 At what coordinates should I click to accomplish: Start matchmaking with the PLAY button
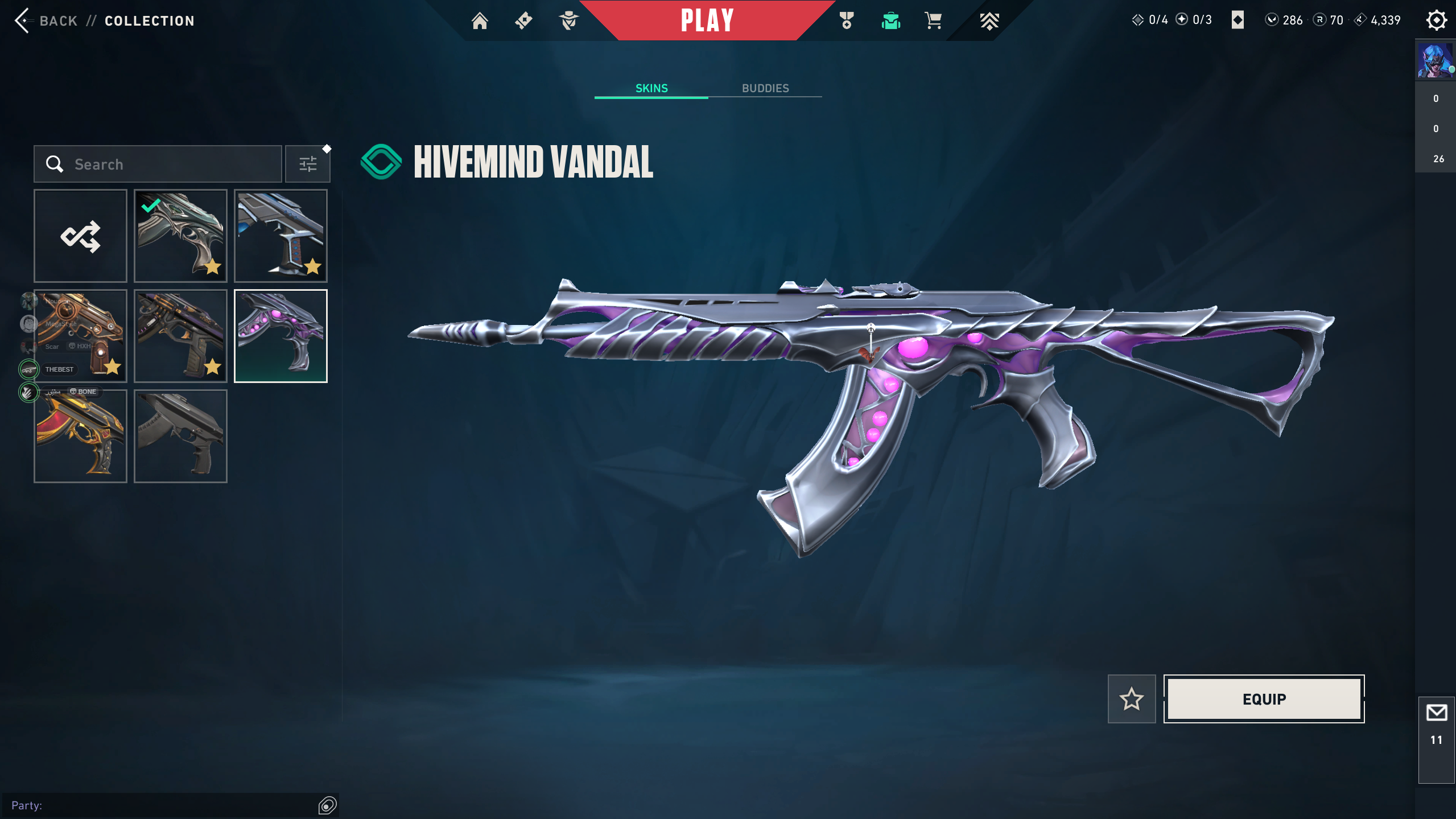(x=707, y=20)
